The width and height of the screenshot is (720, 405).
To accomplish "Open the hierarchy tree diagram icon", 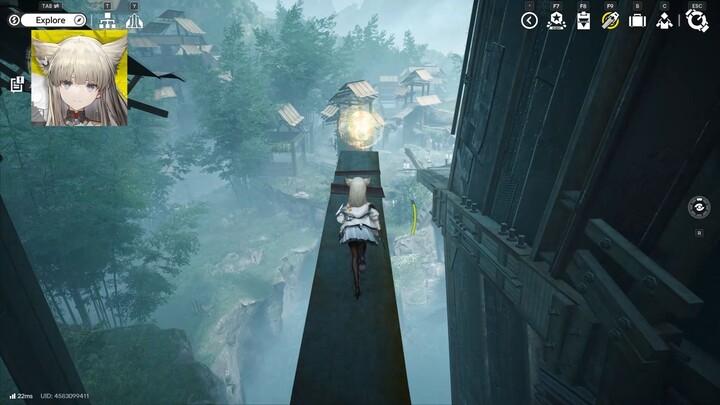I will [107, 21].
